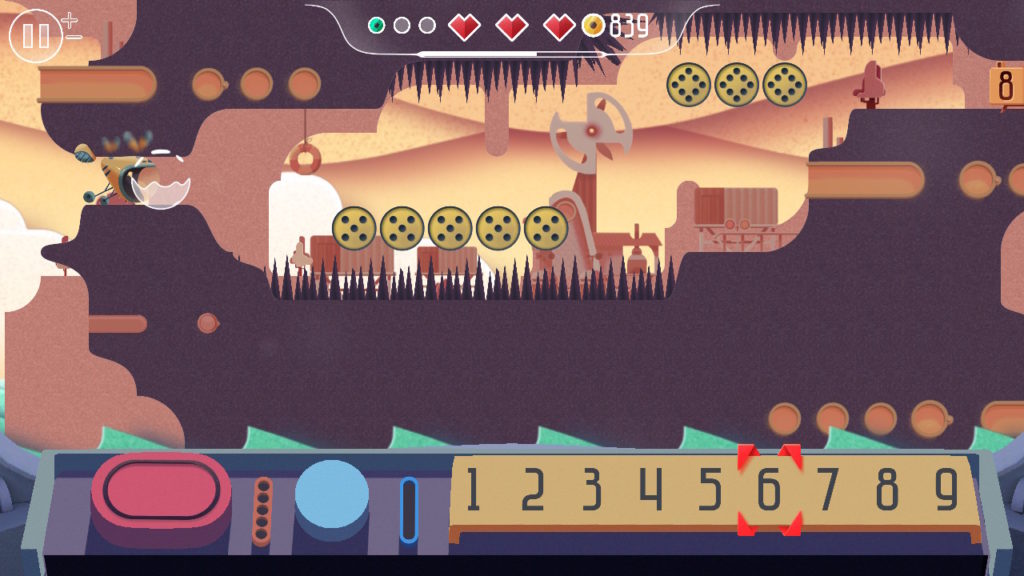1024x576 pixels.
Task: Select number 1 on the number strip
Action: (x=472, y=490)
